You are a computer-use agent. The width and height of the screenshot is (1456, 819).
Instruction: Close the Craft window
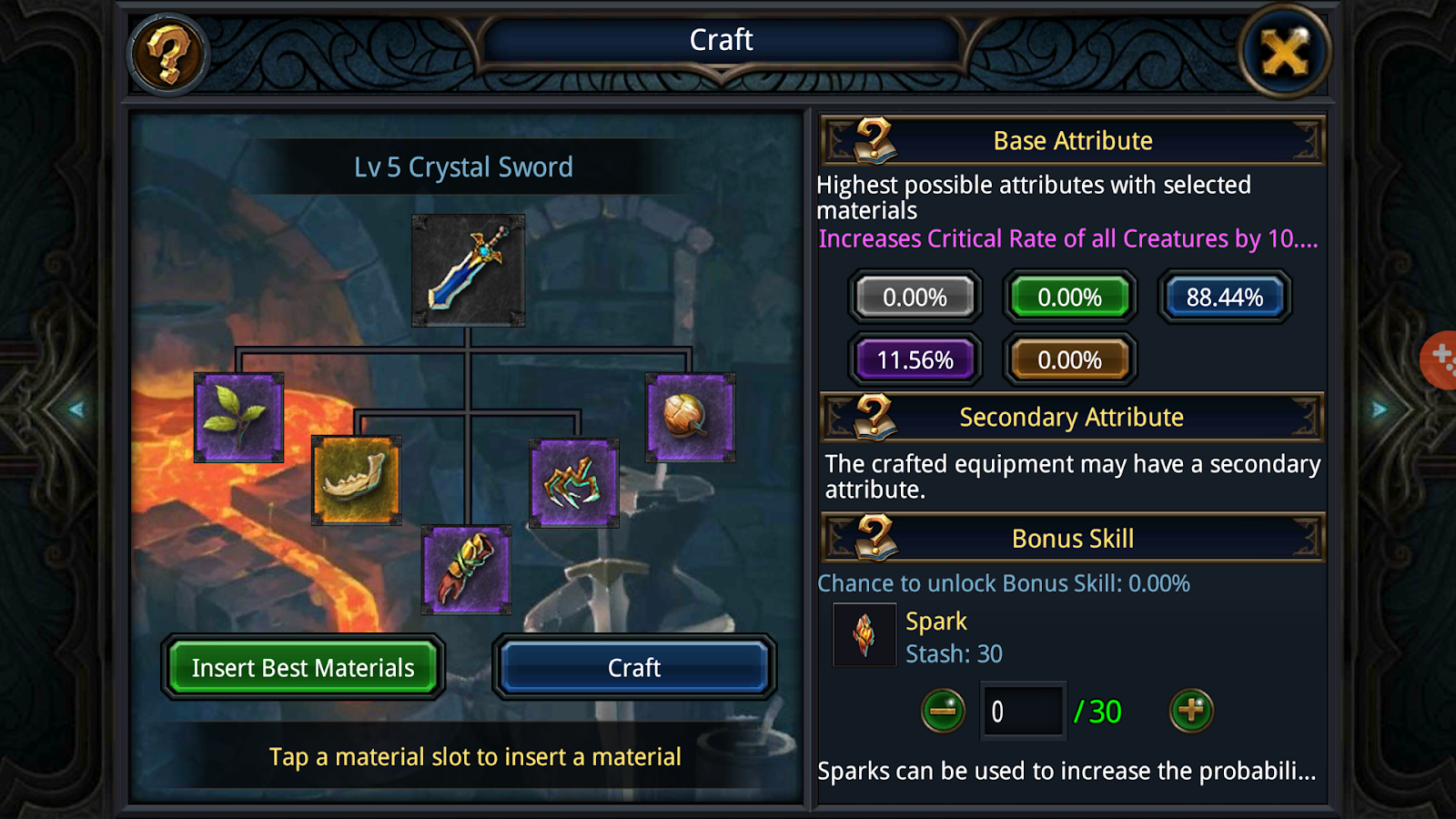(x=1284, y=53)
